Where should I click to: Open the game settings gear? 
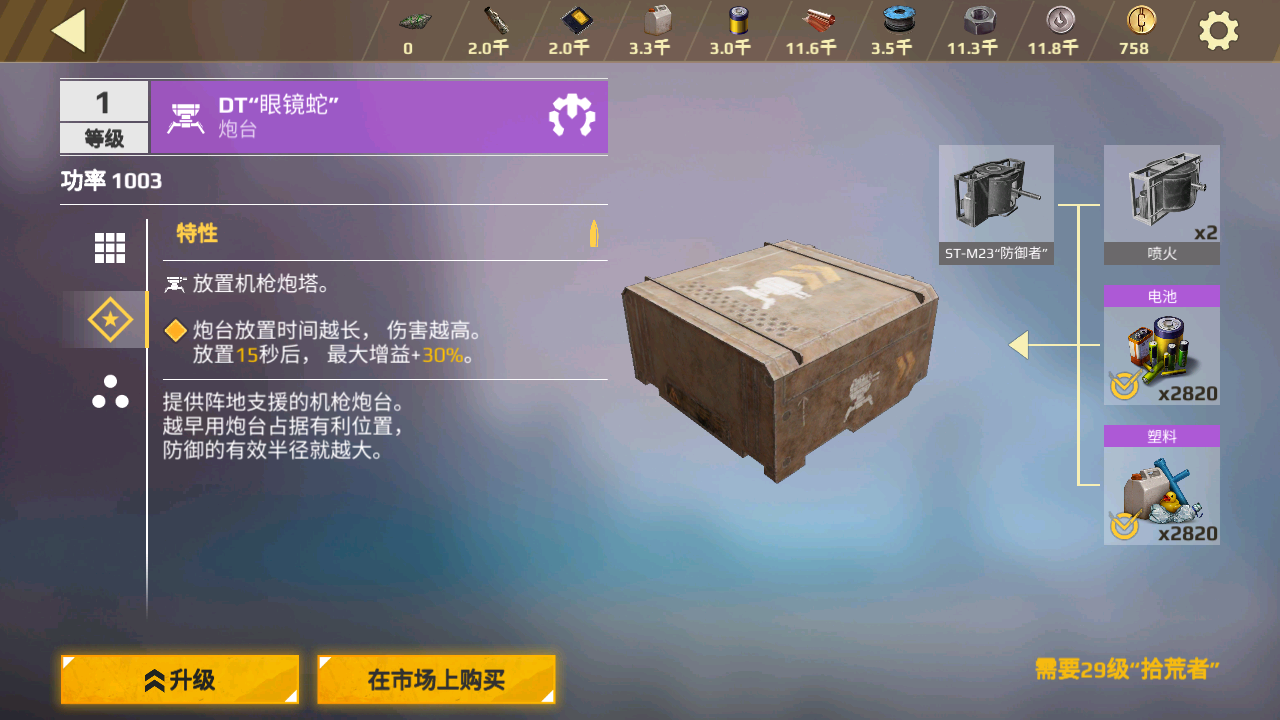(x=1218, y=31)
